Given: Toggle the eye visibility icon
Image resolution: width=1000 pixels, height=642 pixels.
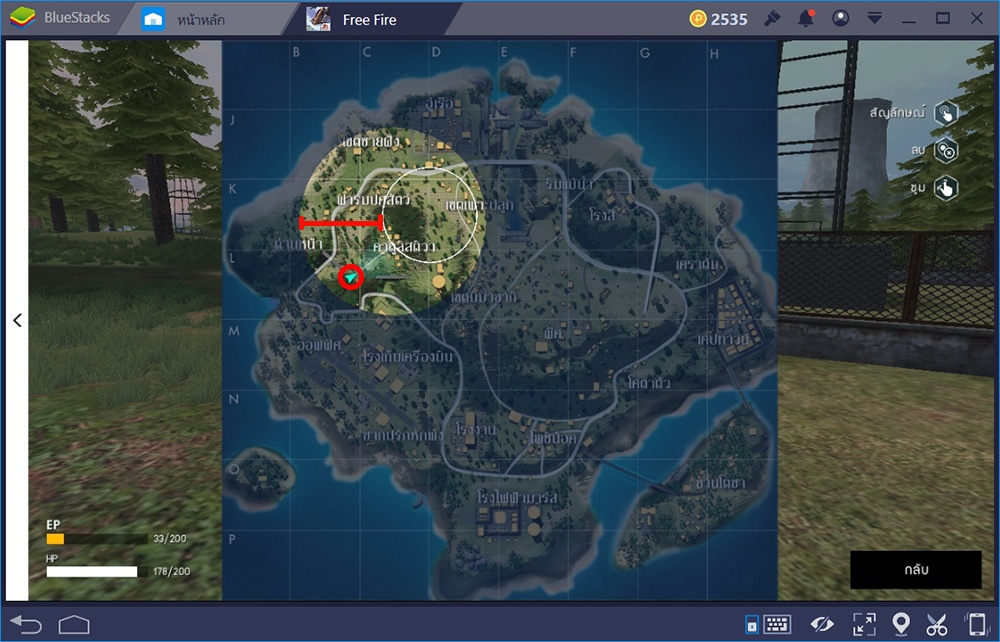Looking at the screenshot, I should pyautogui.click(x=822, y=625).
